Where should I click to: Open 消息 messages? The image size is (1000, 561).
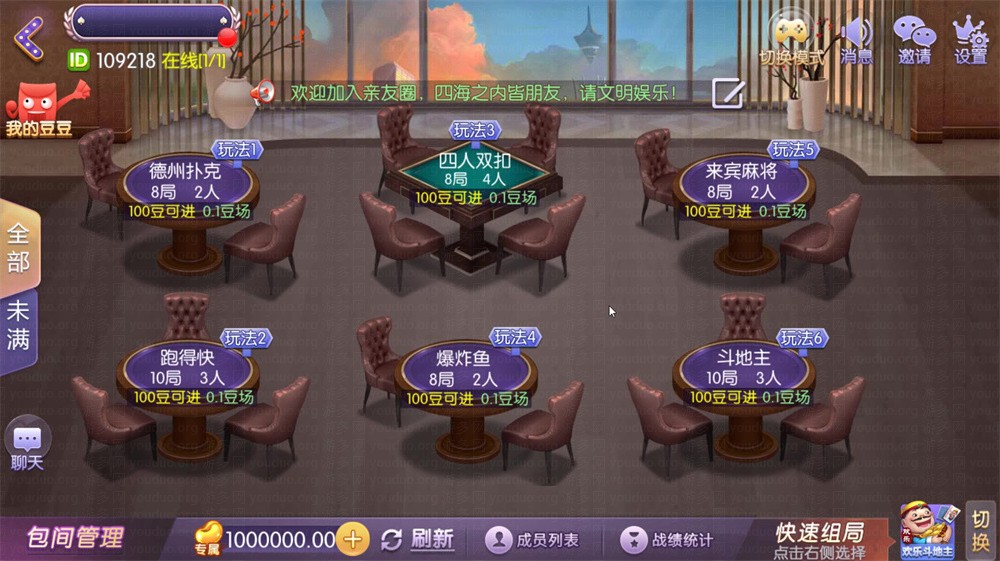coord(856,40)
